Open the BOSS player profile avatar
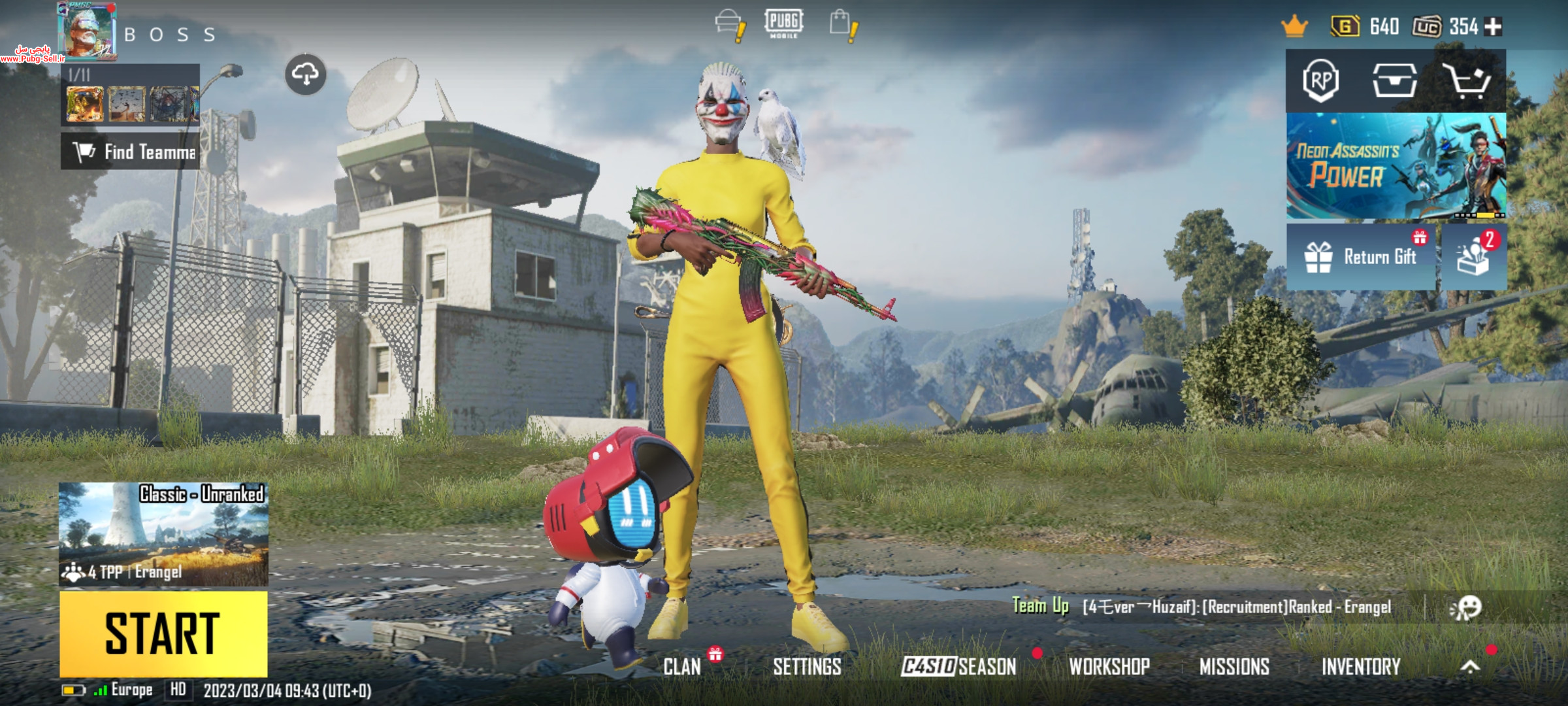1568x706 pixels. (x=86, y=31)
